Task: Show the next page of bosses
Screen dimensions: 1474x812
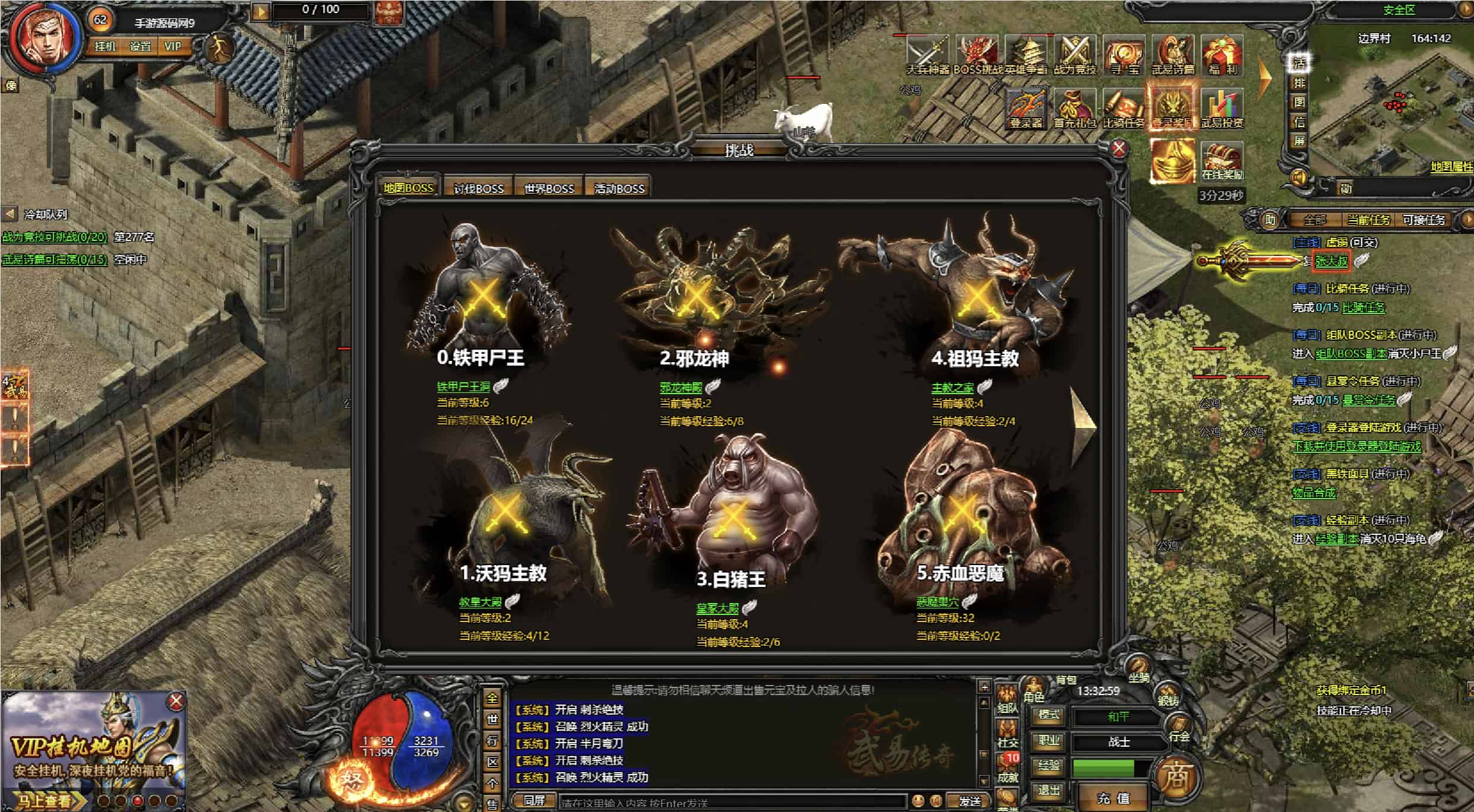Action: tap(1083, 424)
